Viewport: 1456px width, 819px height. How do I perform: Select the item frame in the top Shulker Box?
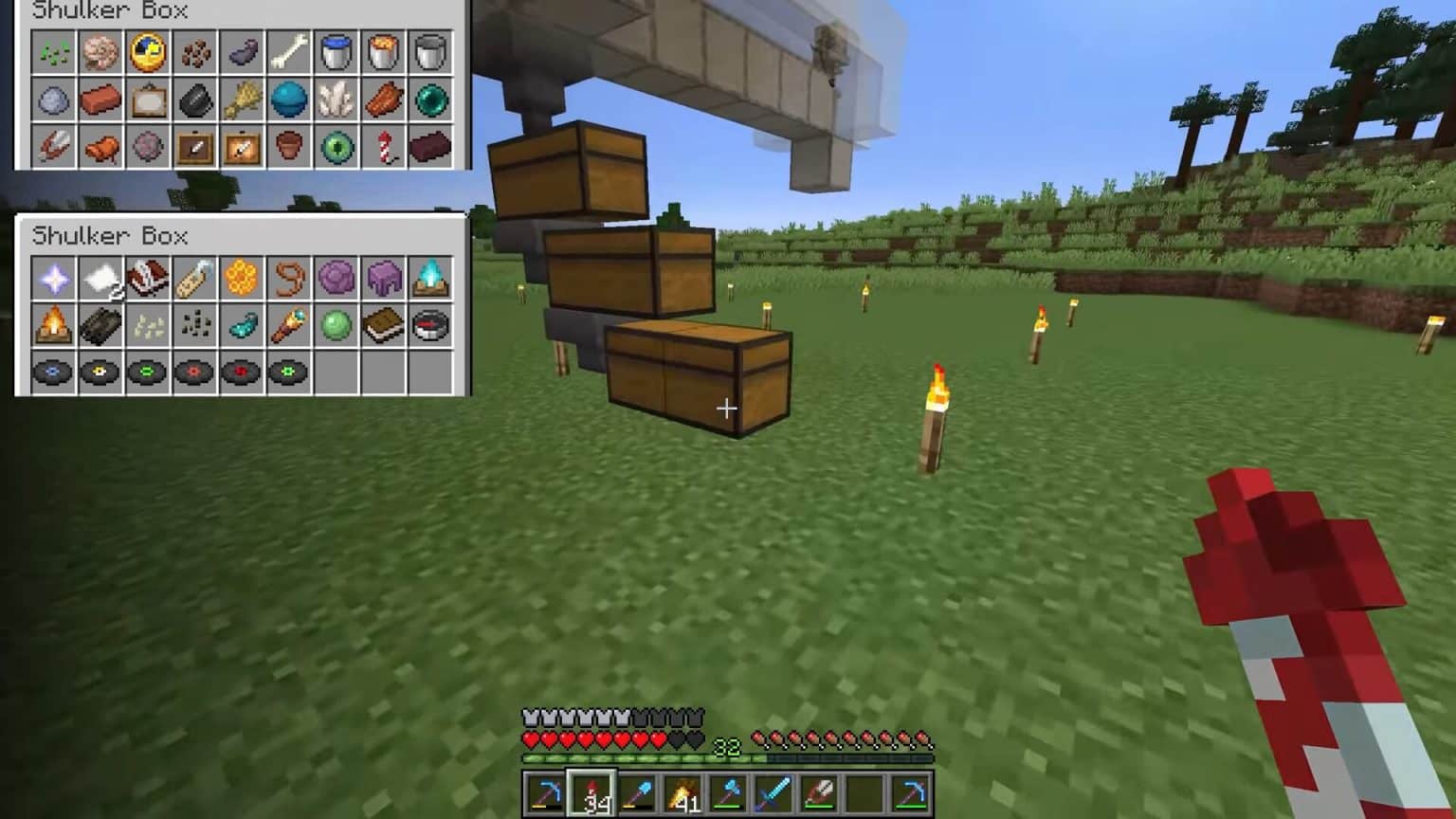click(147, 100)
